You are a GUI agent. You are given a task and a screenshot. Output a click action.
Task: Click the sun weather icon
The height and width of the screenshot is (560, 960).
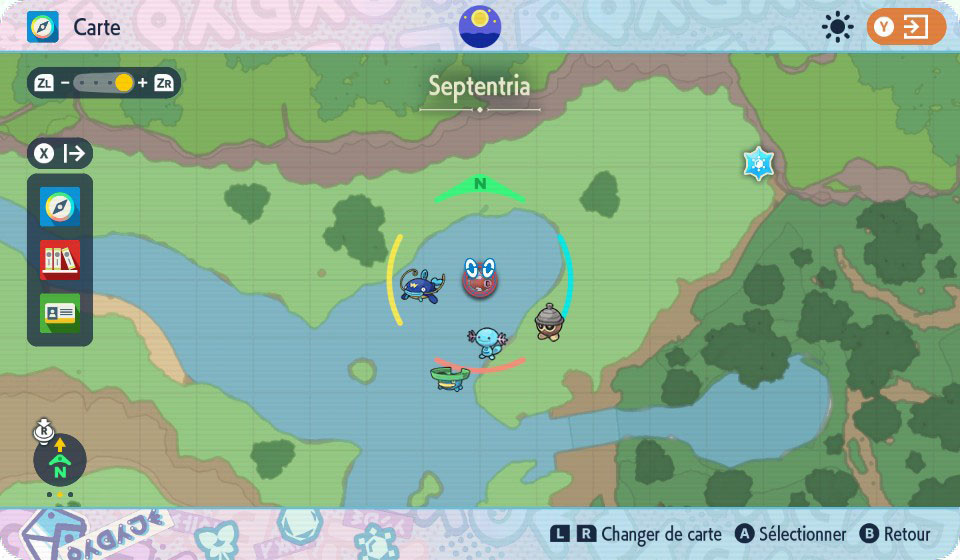(x=836, y=27)
